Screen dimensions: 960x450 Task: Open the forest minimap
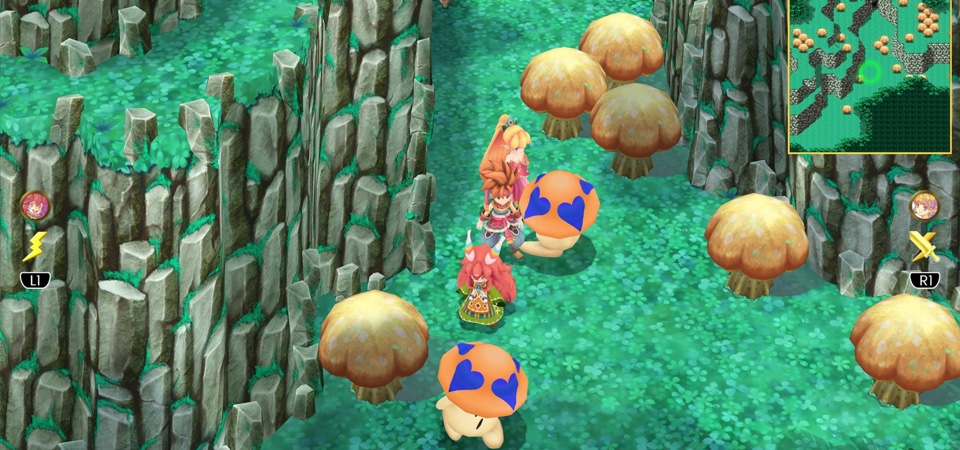click(x=869, y=76)
